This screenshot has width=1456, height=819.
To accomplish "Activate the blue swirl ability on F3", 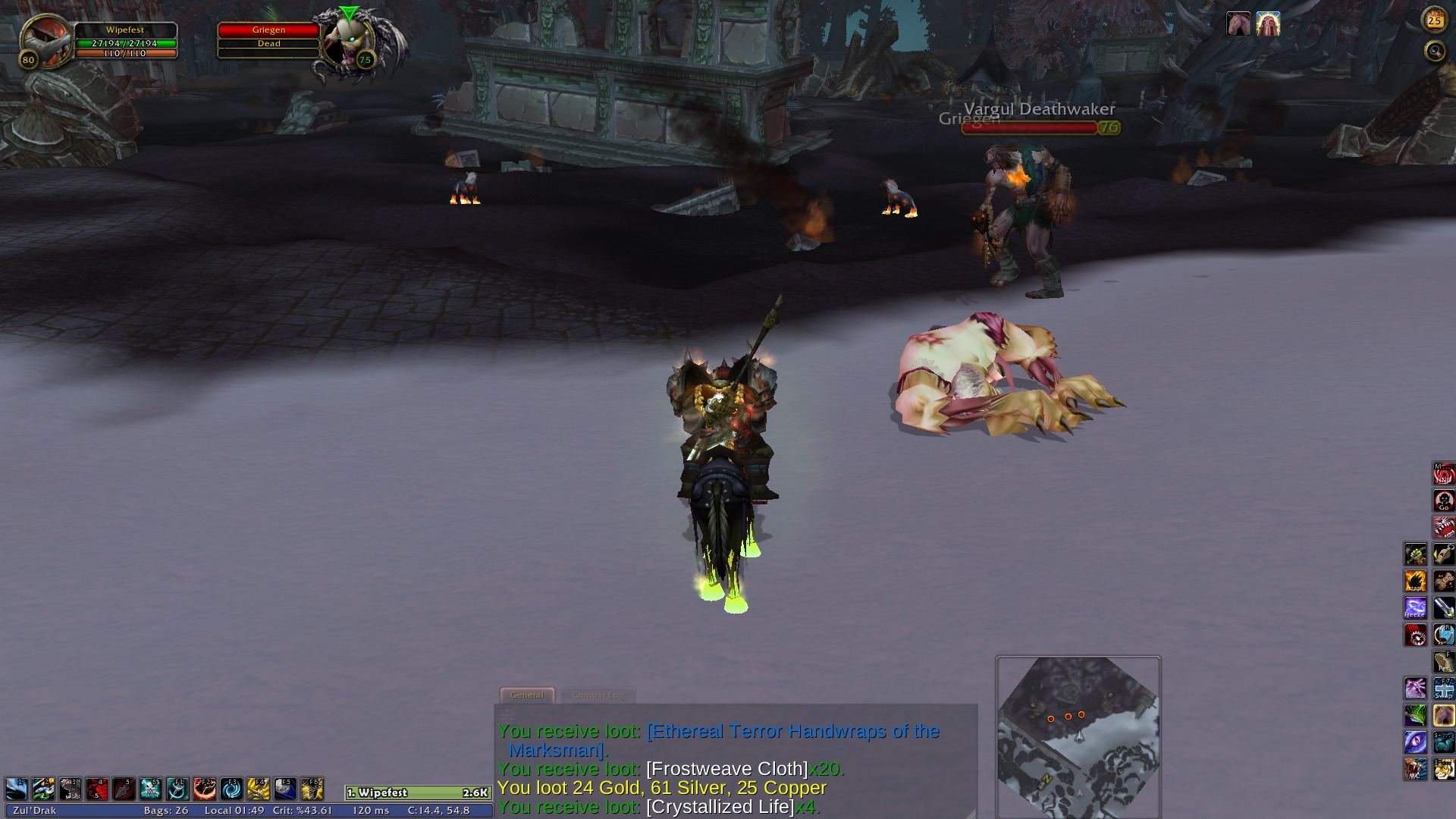I will tap(231, 789).
